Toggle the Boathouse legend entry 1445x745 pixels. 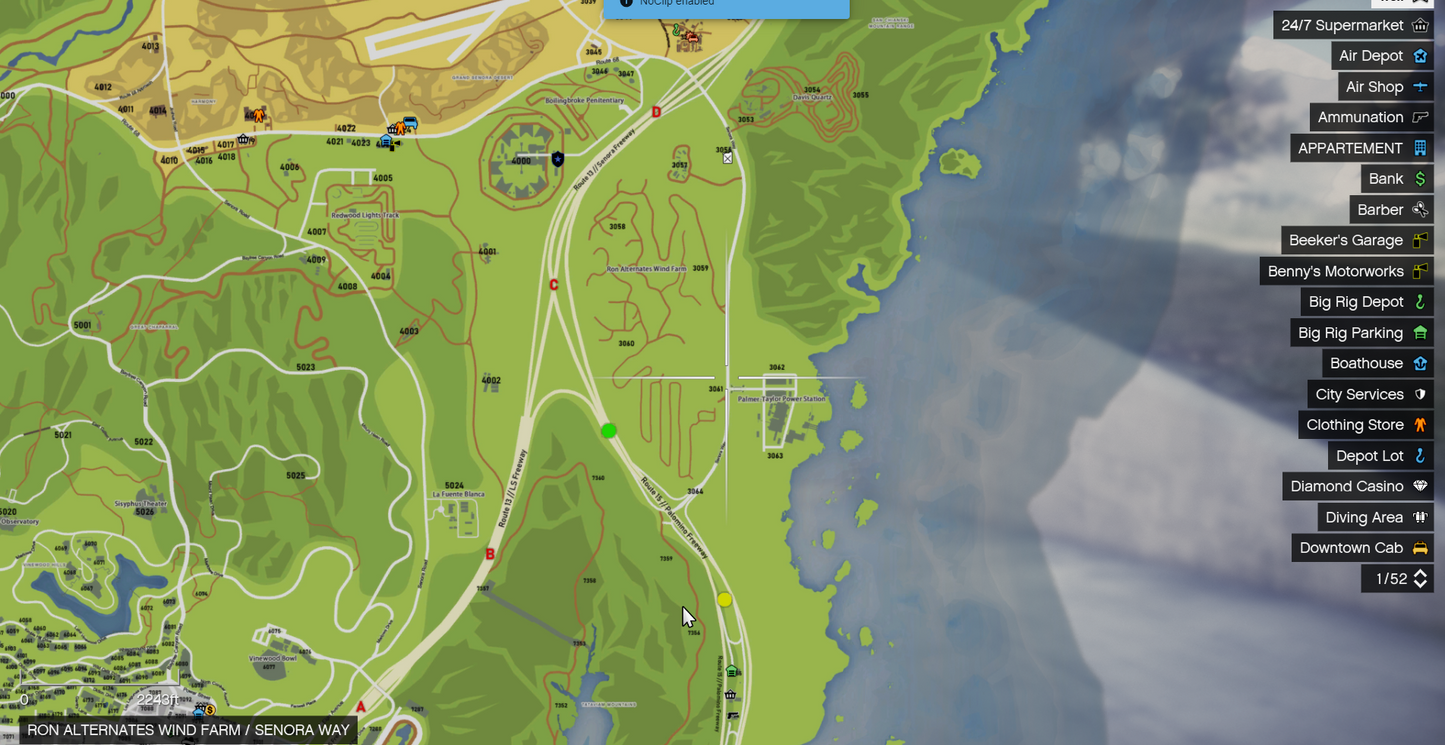pos(1377,363)
